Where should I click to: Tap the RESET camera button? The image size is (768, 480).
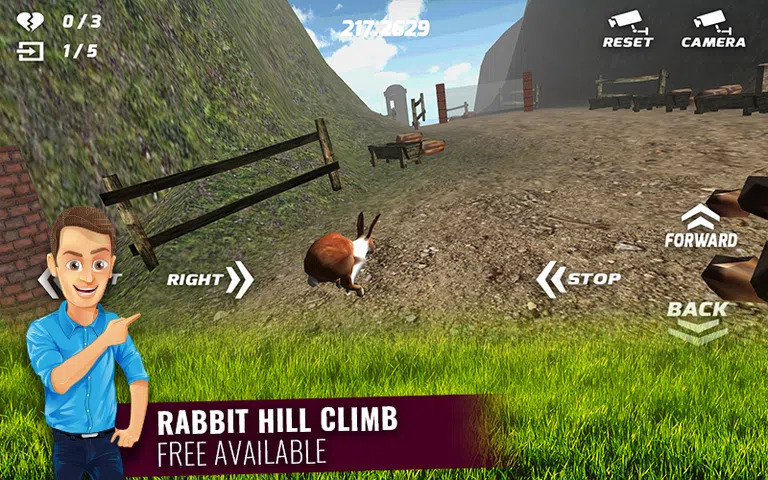point(627,29)
